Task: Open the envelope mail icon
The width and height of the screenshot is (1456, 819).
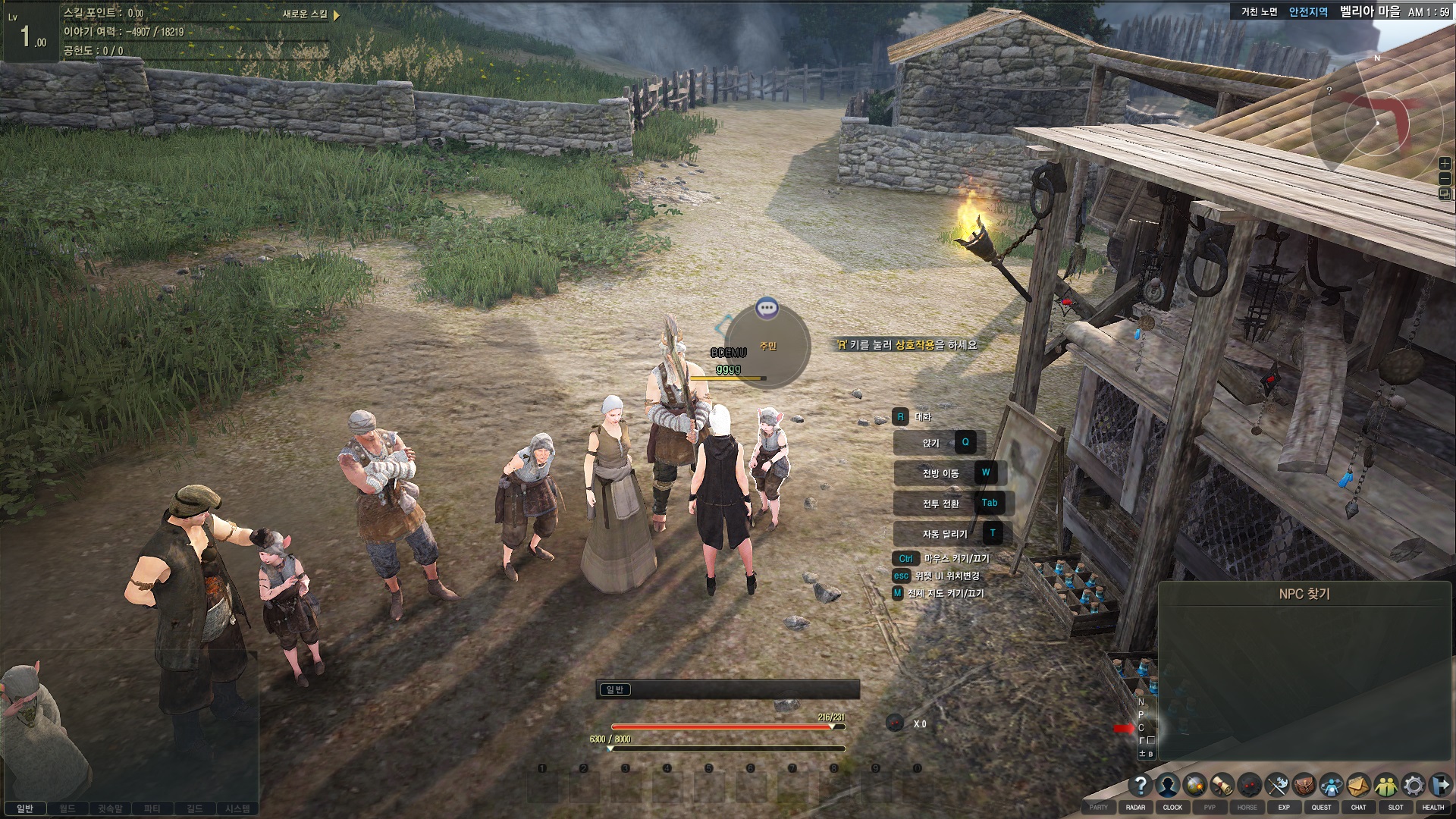Action: [x=1358, y=785]
